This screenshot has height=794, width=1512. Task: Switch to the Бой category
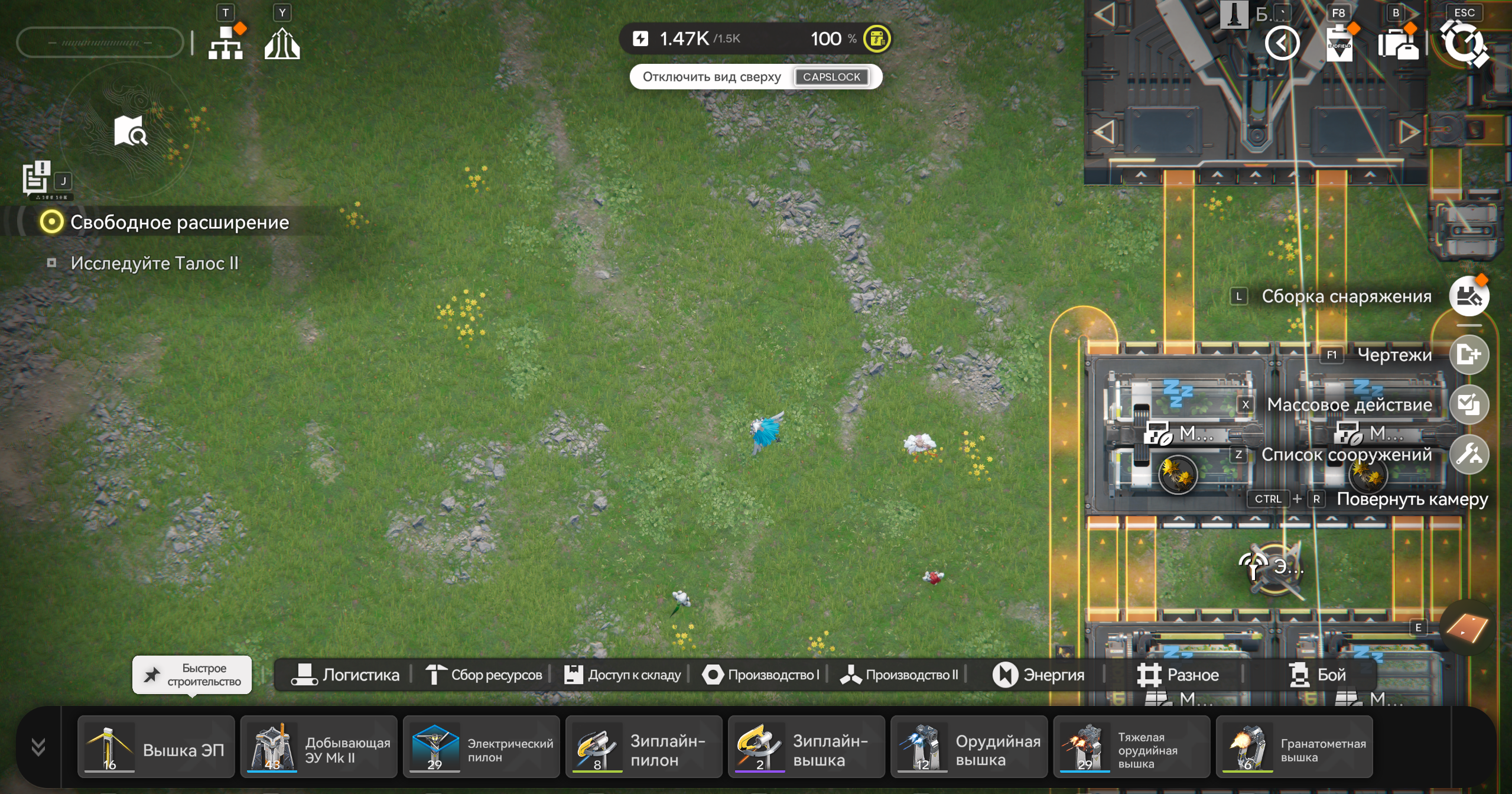point(1318,675)
